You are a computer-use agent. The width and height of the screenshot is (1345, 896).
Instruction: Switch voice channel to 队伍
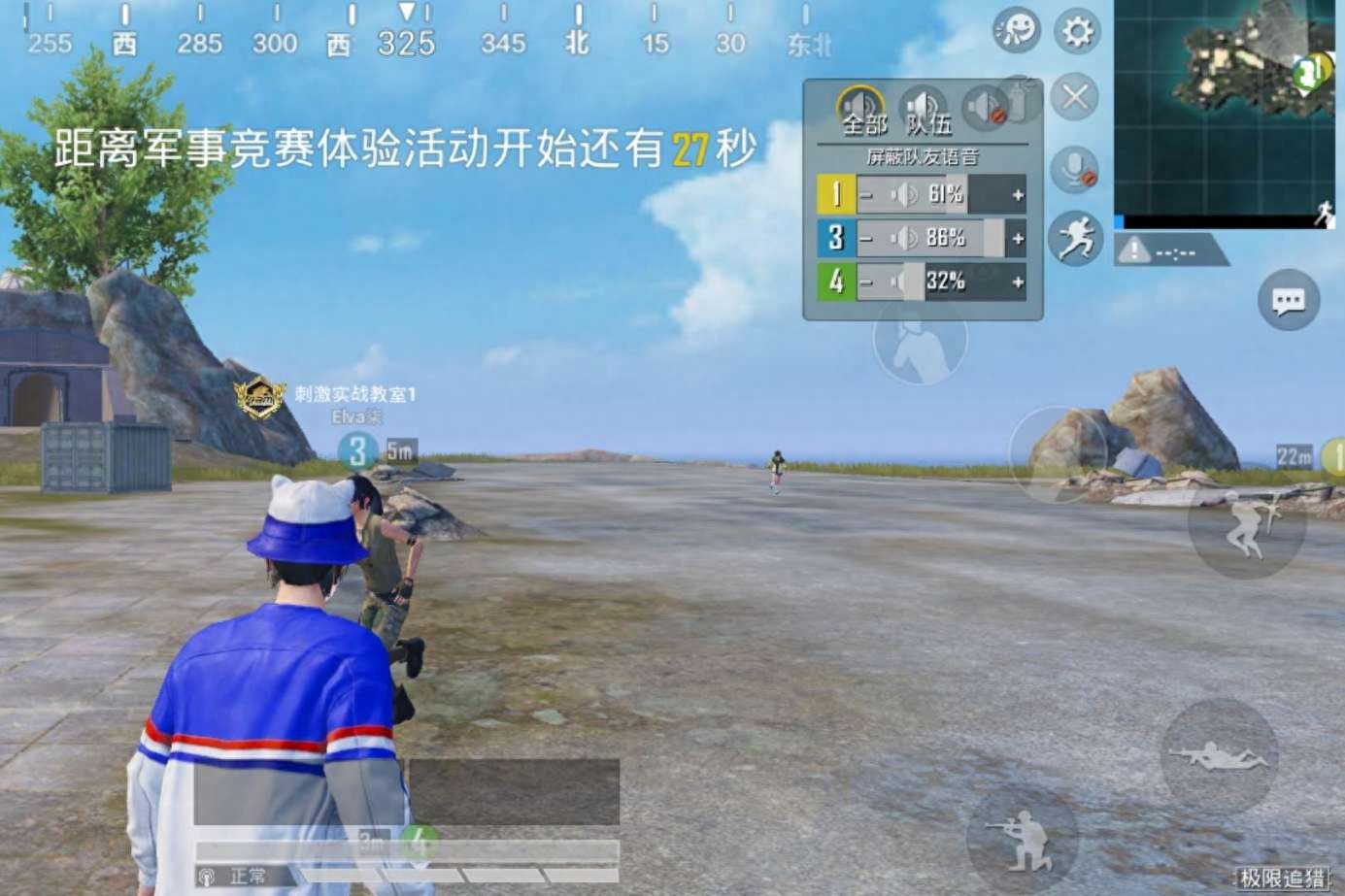[x=923, y=107]
